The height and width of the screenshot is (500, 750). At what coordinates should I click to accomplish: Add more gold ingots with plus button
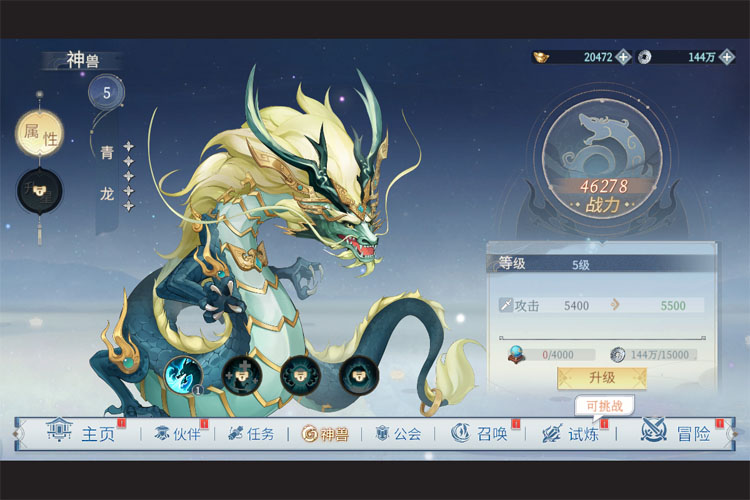coord(623,57)
